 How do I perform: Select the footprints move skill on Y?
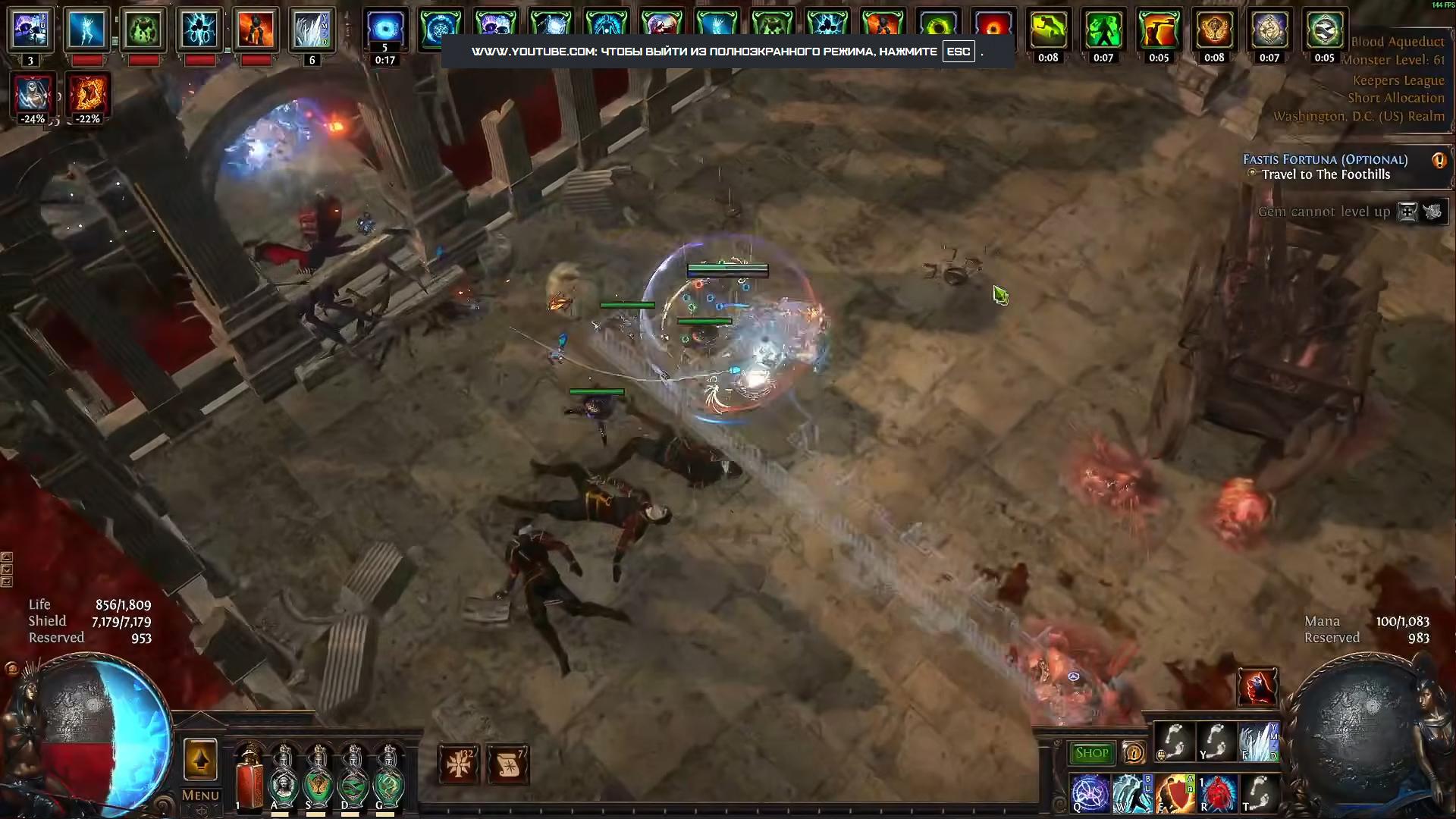1217,742
